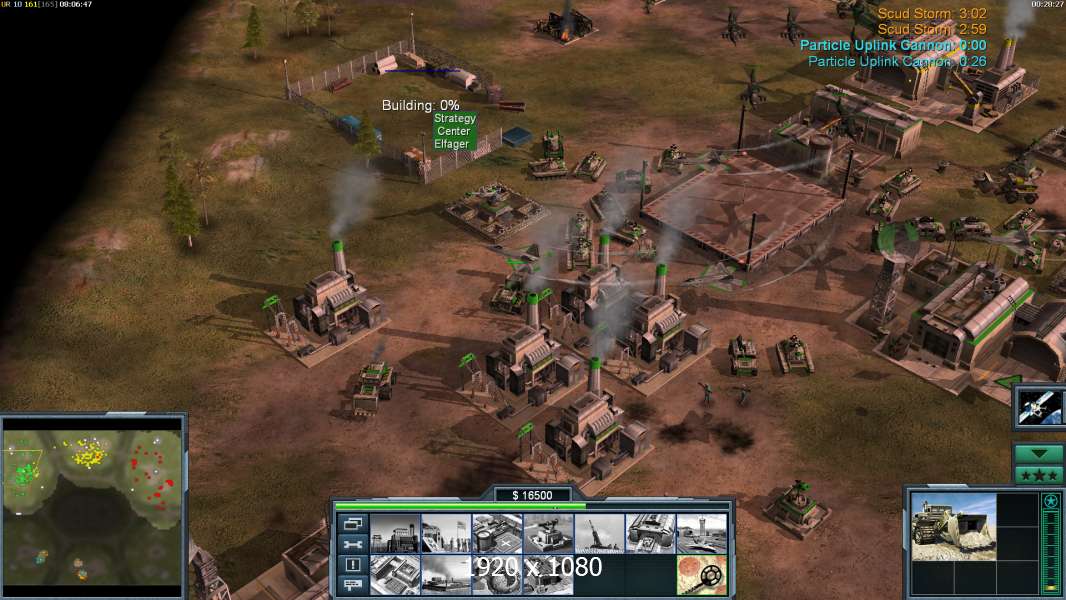Click the exclamation mark button
Screen dimensions: 1066x600
[352, 565]
